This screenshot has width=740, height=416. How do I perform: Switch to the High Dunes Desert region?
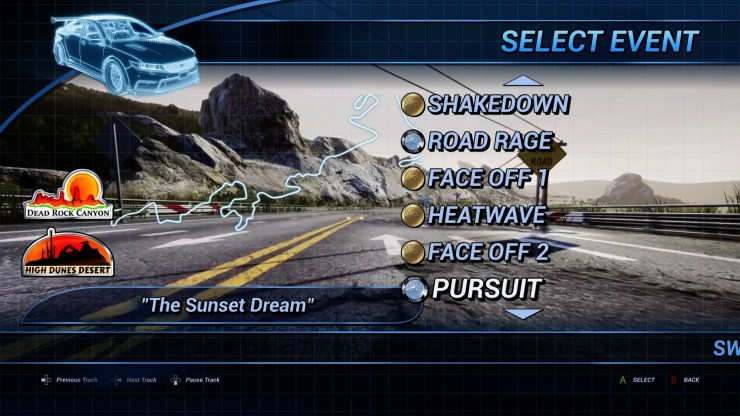click(x=68, y=254)
